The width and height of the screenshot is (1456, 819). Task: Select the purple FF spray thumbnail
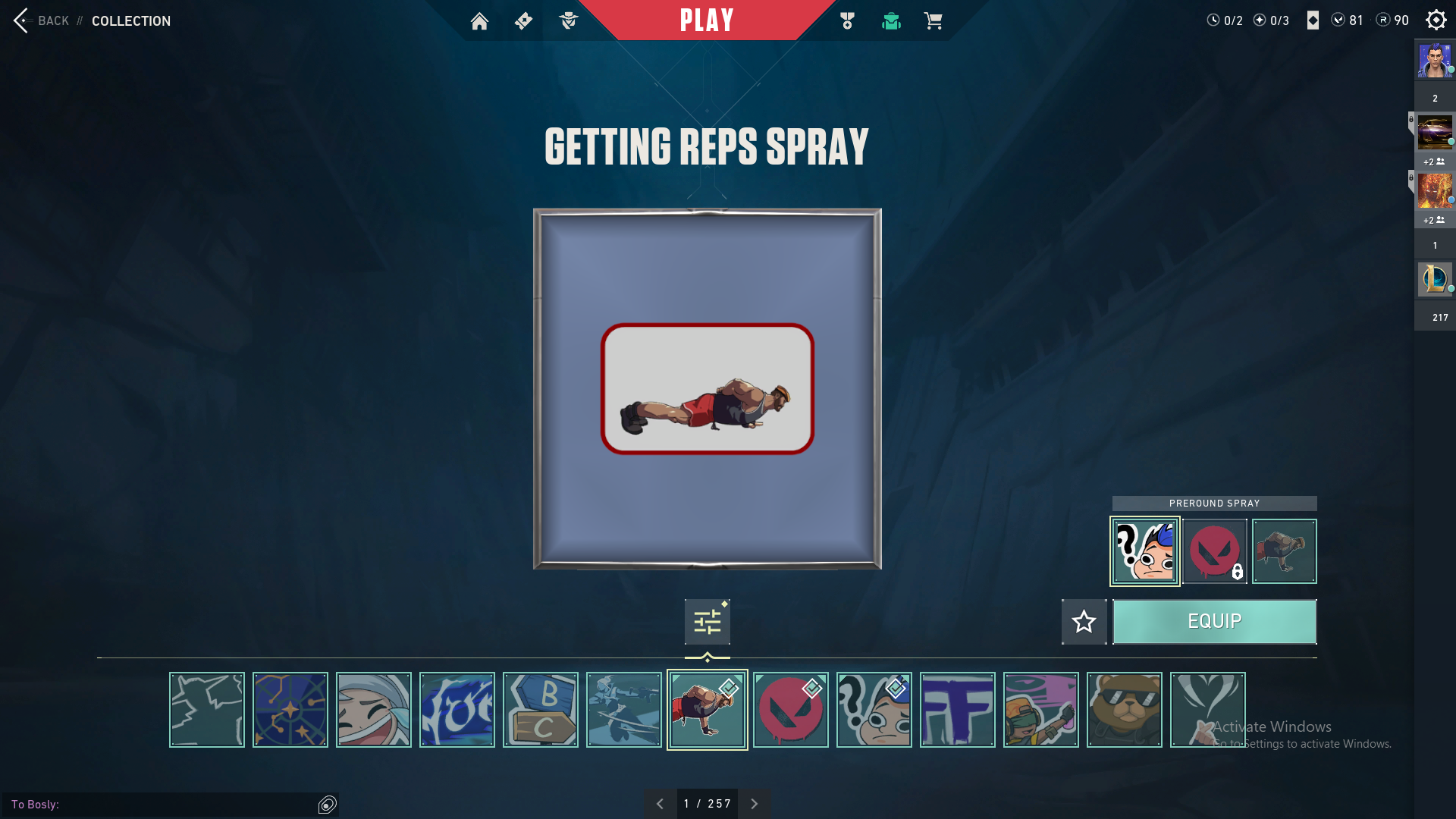coord(957,710)
